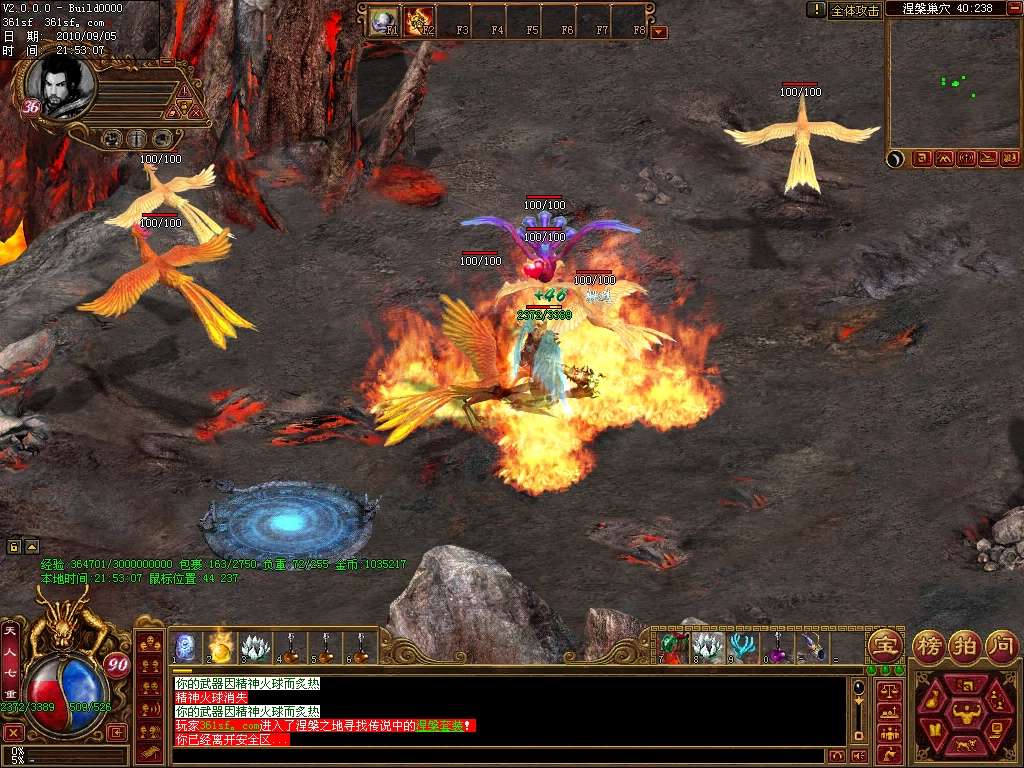
Task: Click the minimap display
Action: click(x=953, y=84)
